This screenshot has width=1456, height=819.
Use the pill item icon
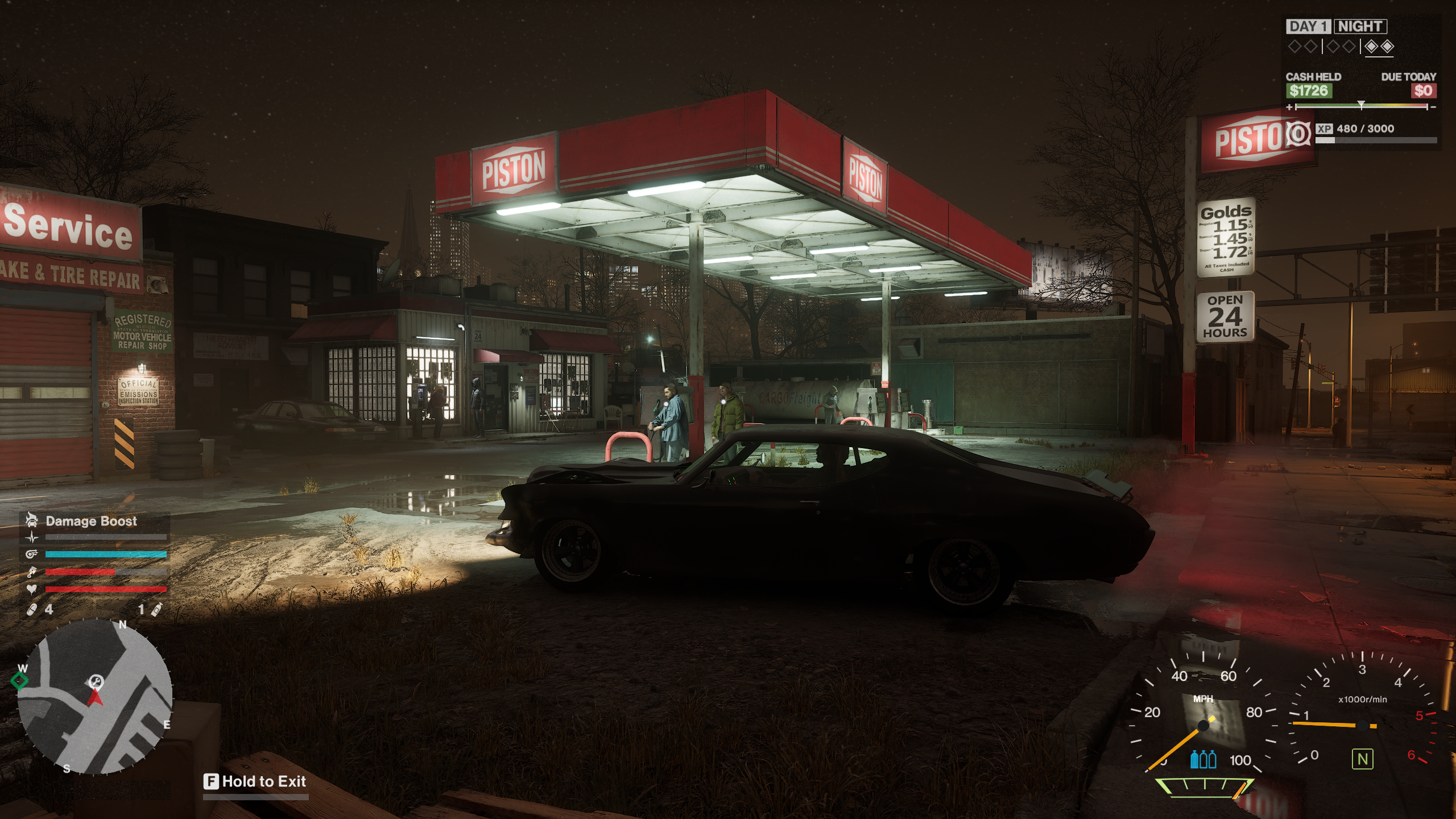[32, 610]
